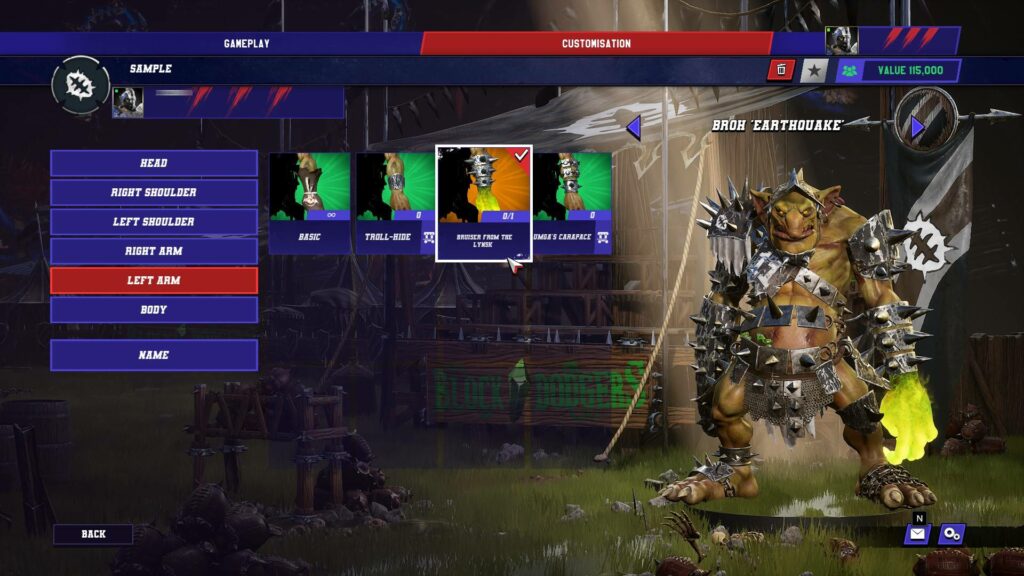
Task: Go Back to the previous screen
Action: [93, 534]
